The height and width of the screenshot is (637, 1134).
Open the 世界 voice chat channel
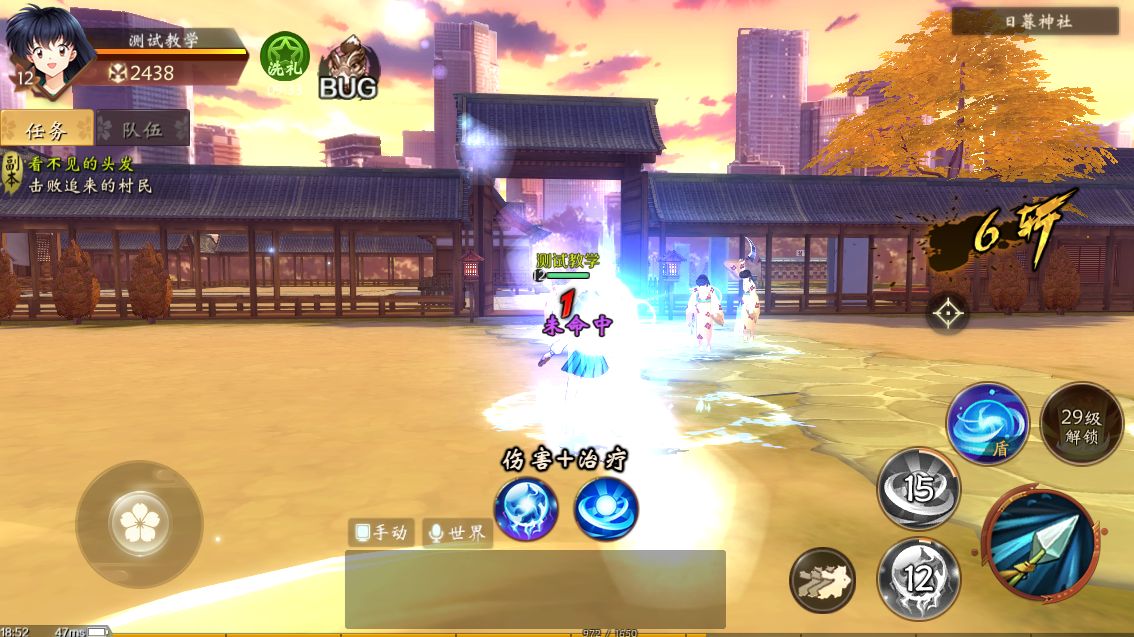pyautogui.click(x=457, y=532)
